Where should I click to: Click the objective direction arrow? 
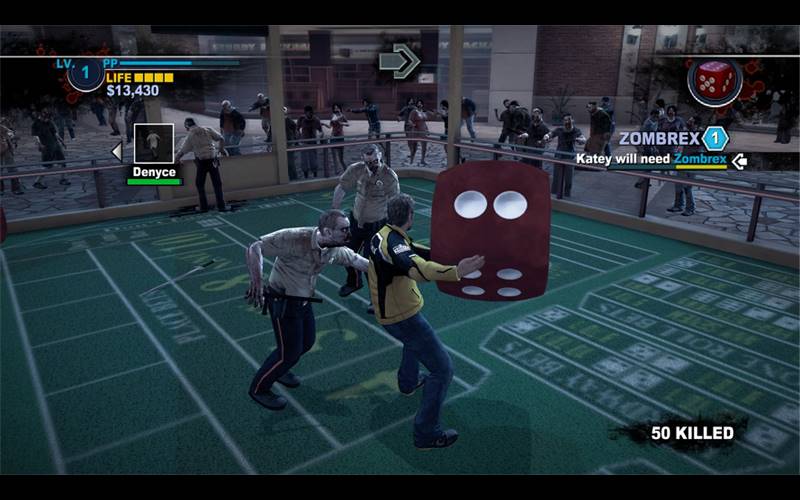[399, 62]
